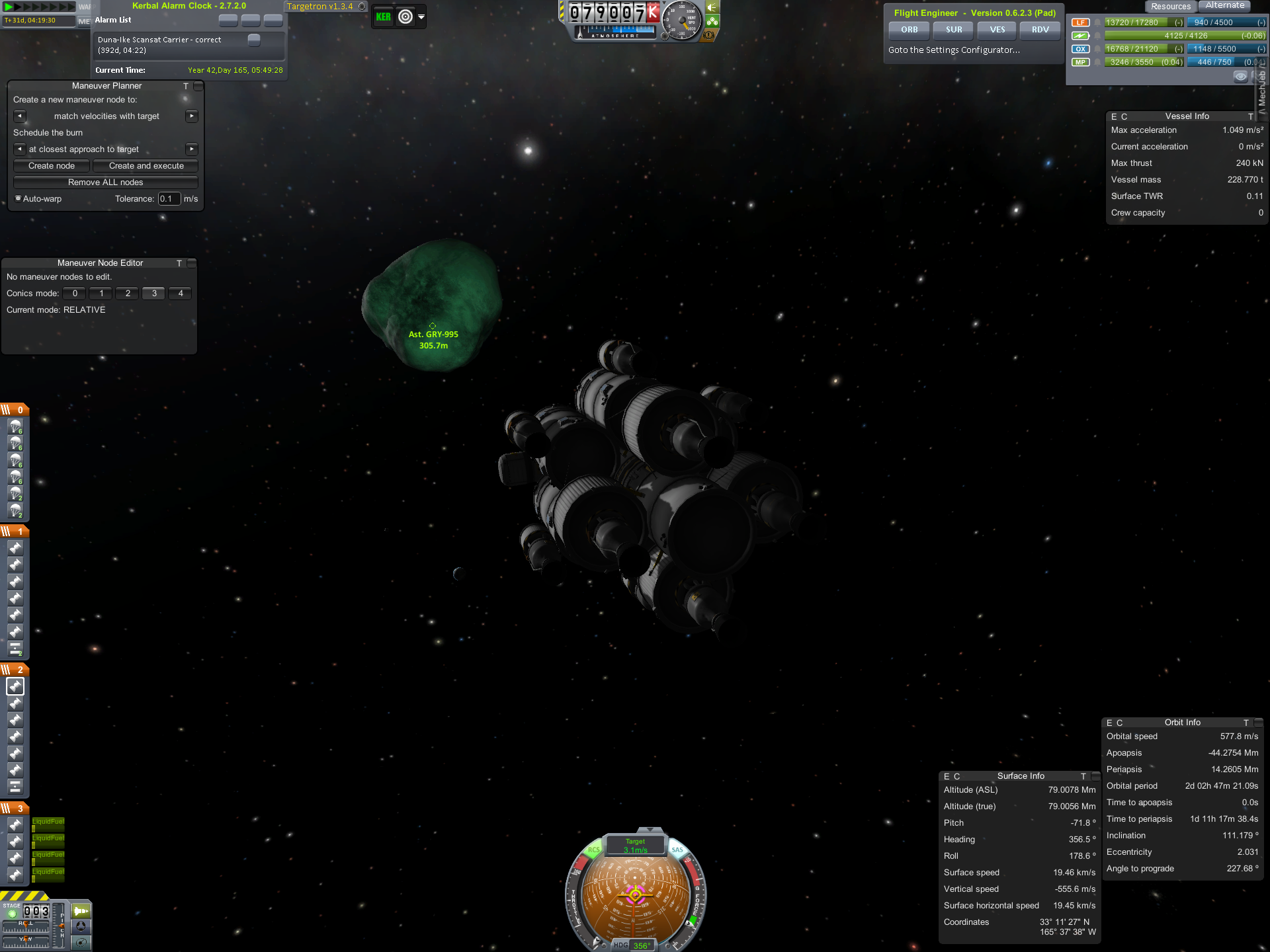Image resolution: width=1270 pixels, height=952 pixels.
Task: Open the Targetron window
Action: click(x=319, y=7)
